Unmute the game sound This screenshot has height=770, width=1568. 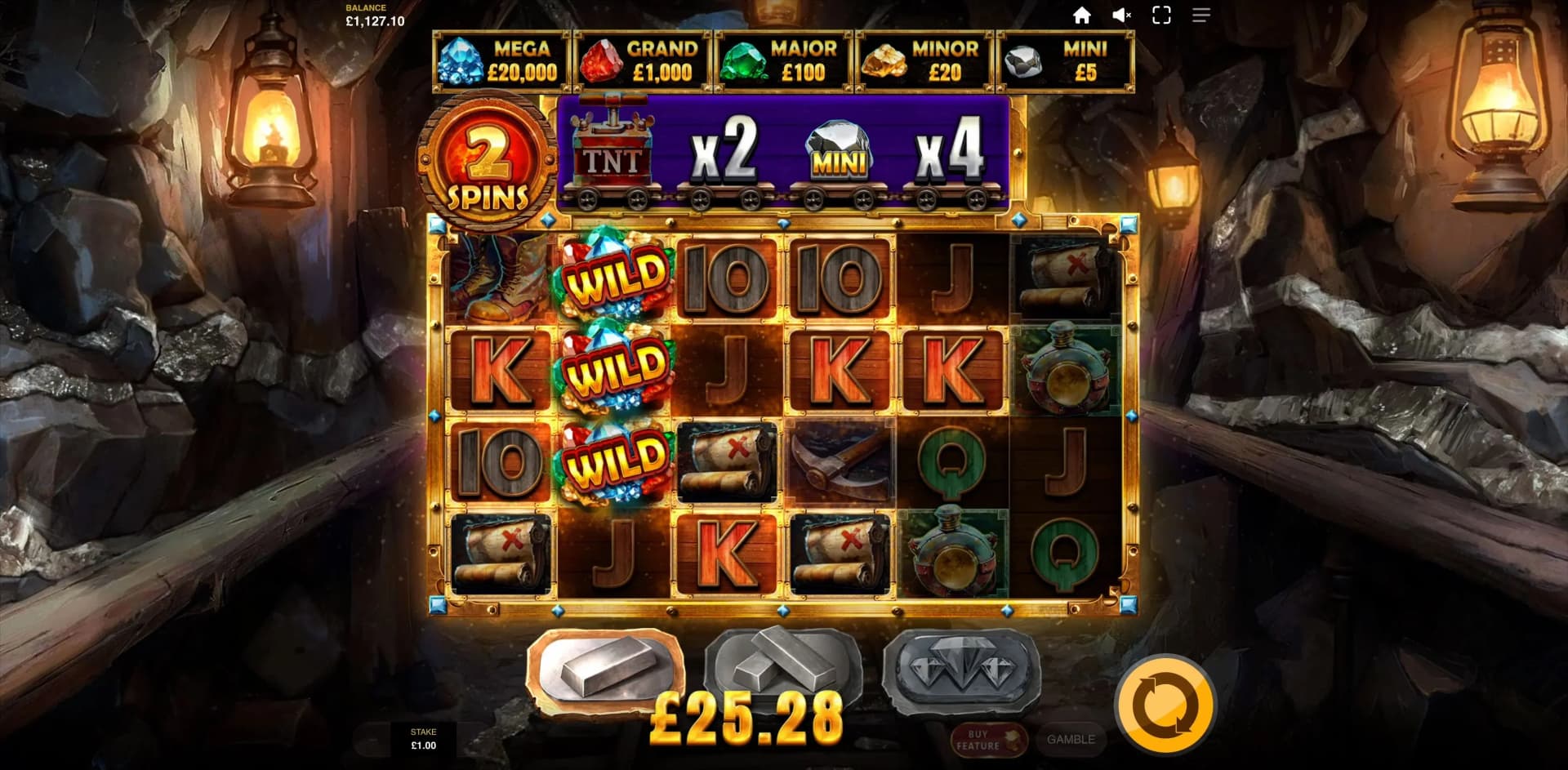point(1122,15)
